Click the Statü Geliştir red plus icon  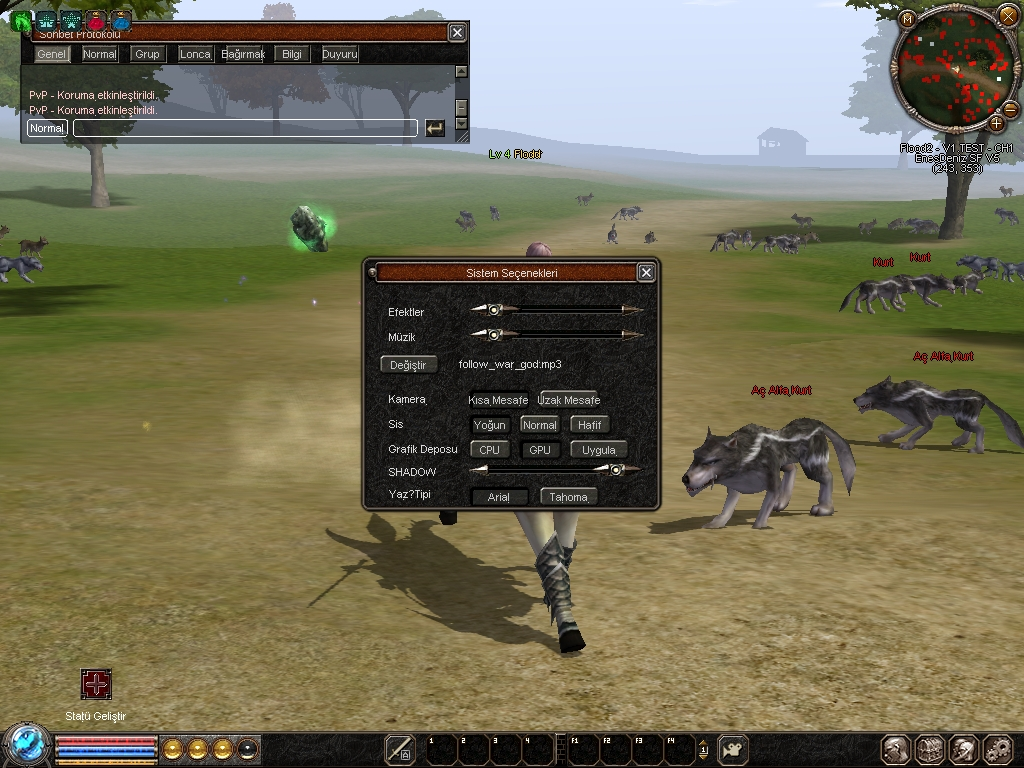click(96, 685)
